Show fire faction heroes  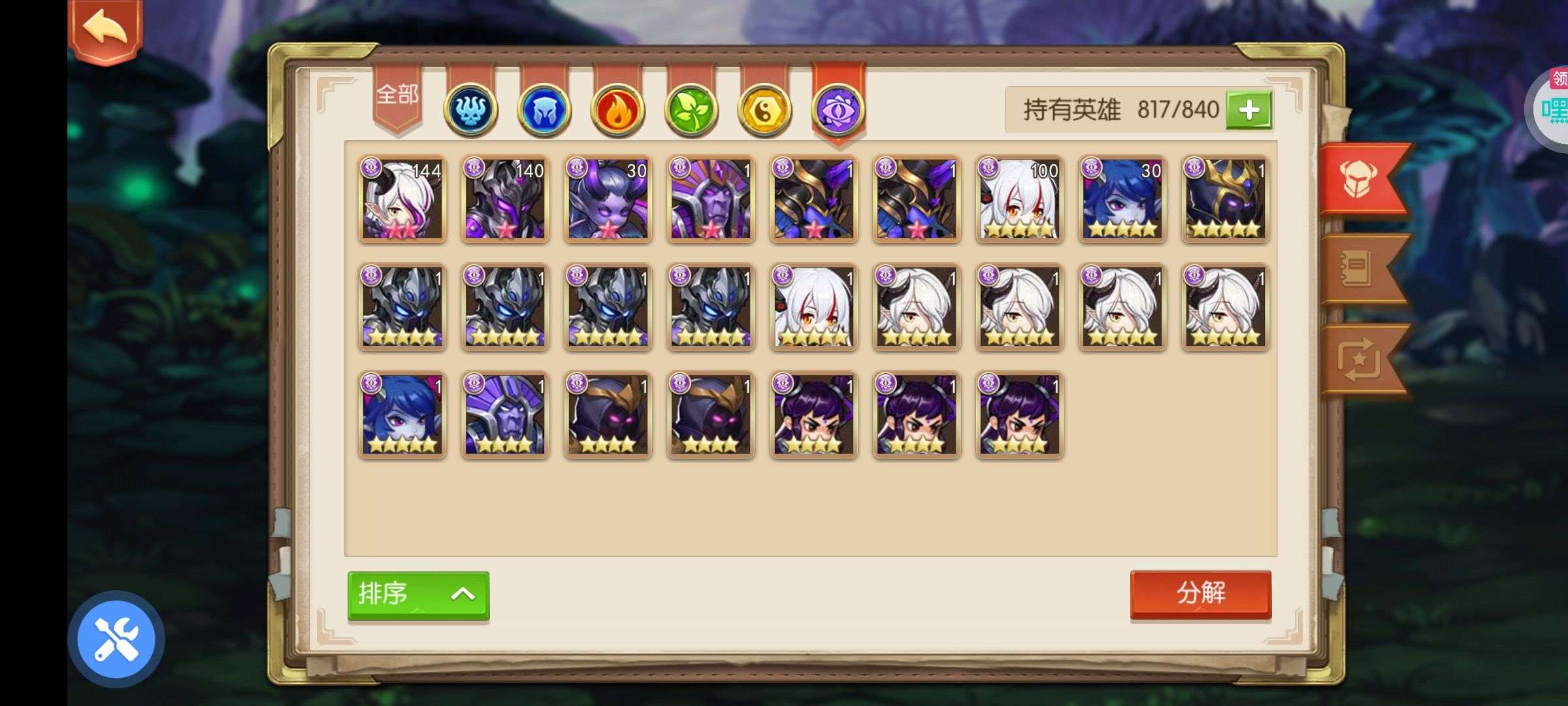[617, 110]
